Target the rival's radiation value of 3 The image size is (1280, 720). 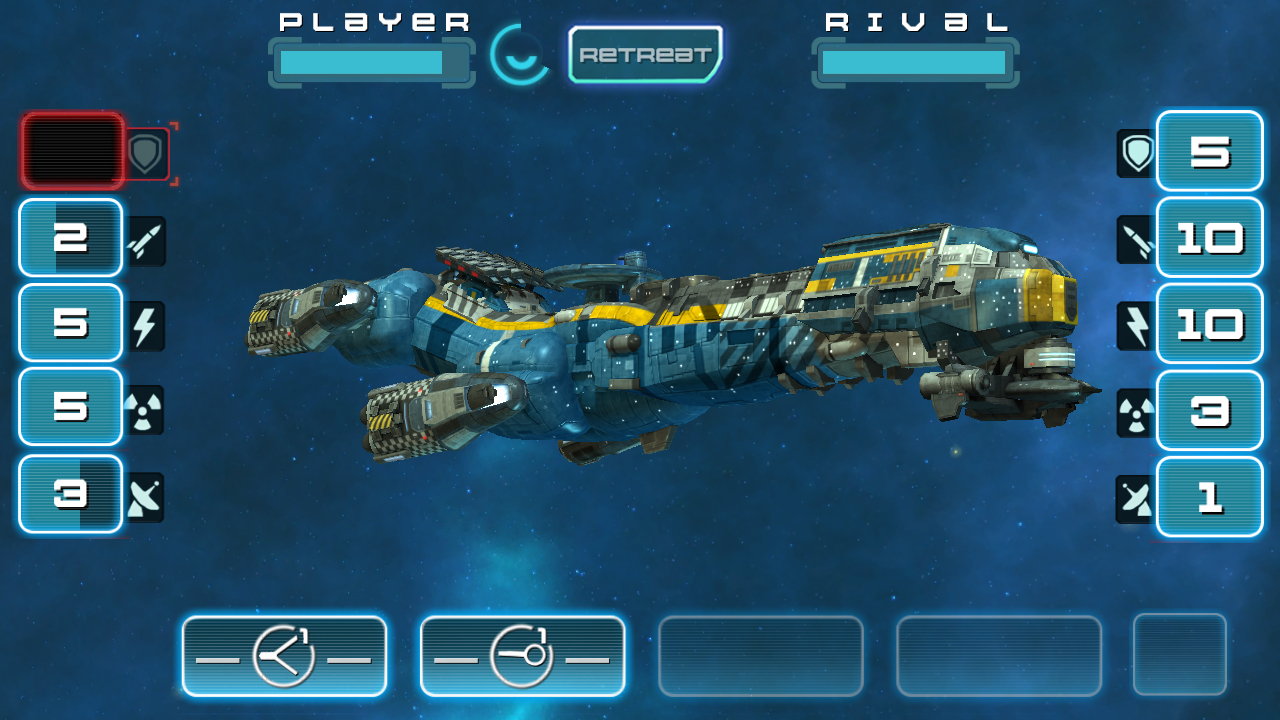click(1209, 410)
